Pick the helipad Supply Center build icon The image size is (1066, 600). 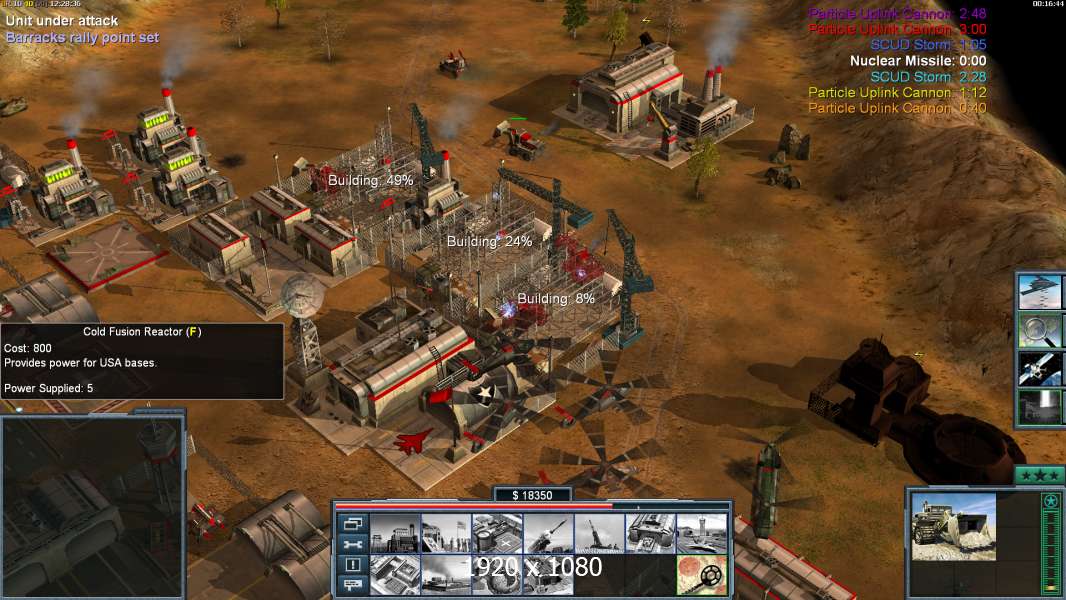pos(496,534)
